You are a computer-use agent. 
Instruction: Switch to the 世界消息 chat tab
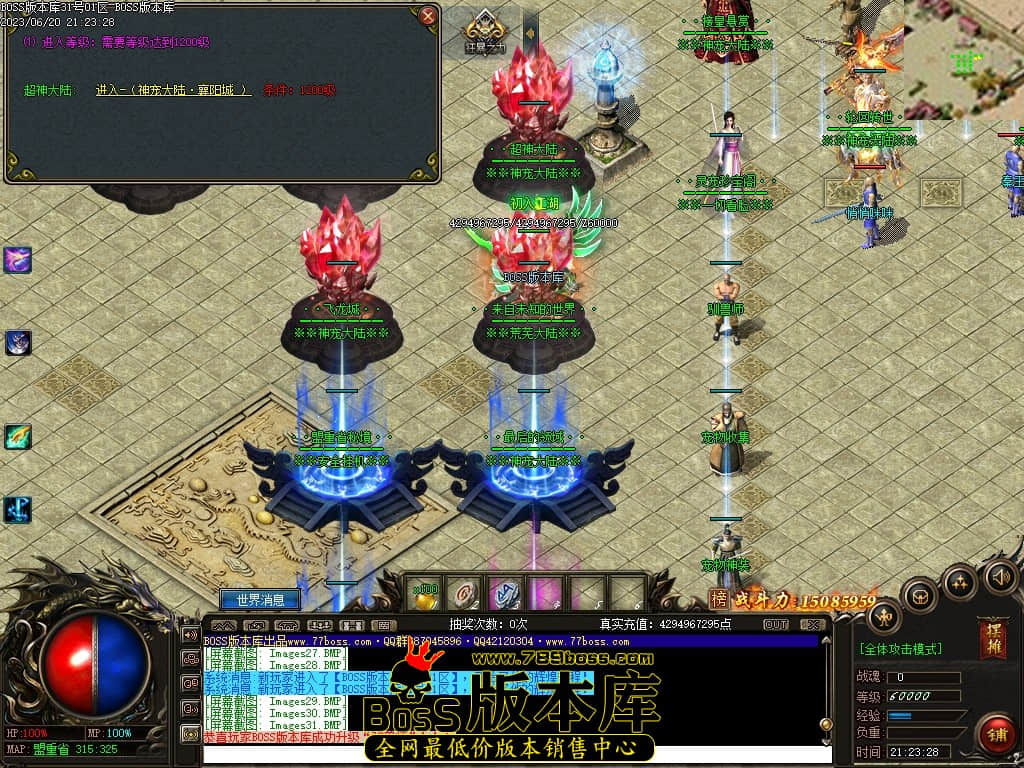tap(260, 600)
